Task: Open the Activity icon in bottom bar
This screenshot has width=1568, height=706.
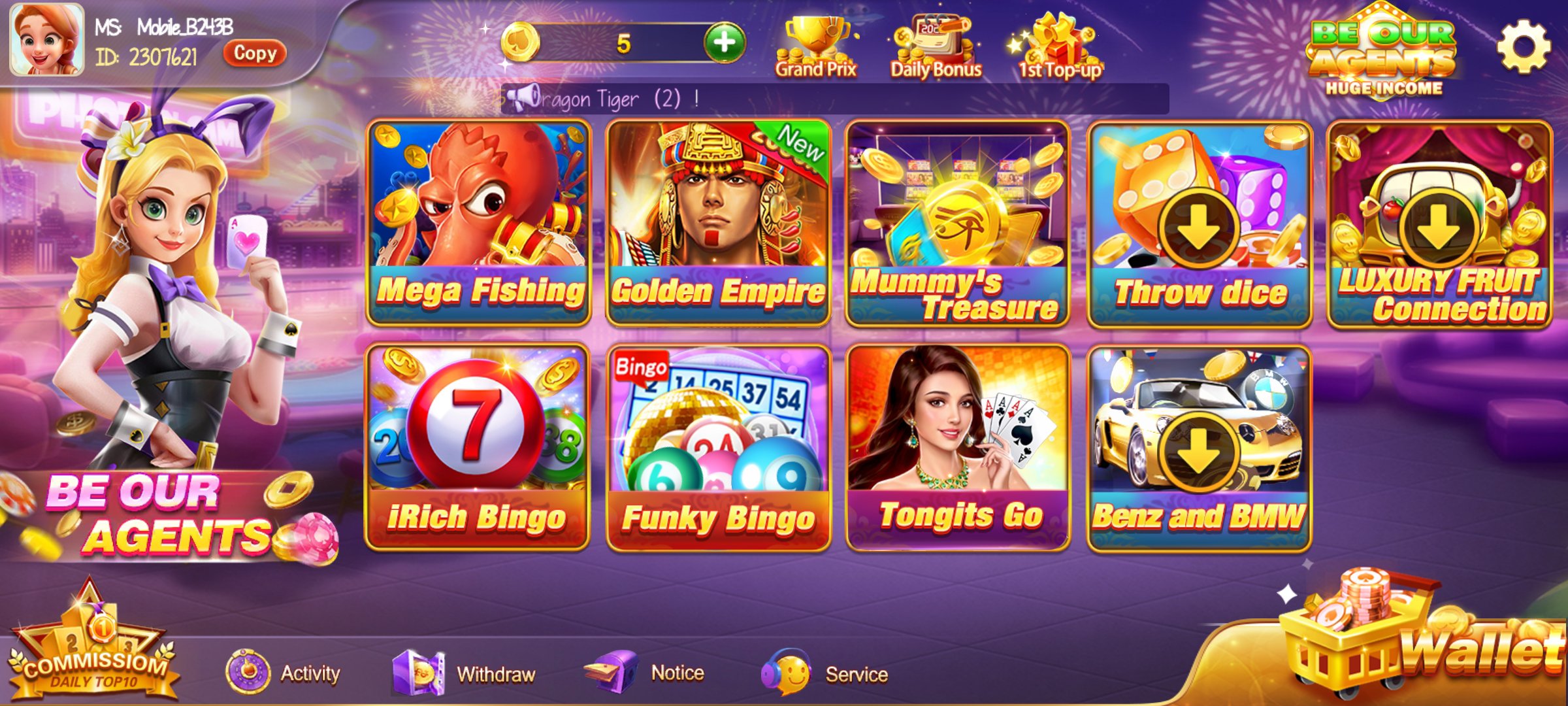Action: click(247, 672)
